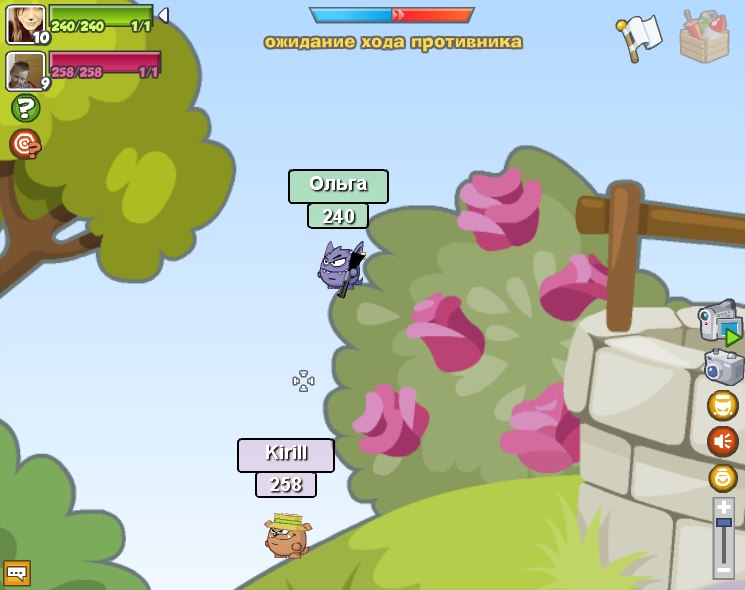Open the green question mark help

25,108
